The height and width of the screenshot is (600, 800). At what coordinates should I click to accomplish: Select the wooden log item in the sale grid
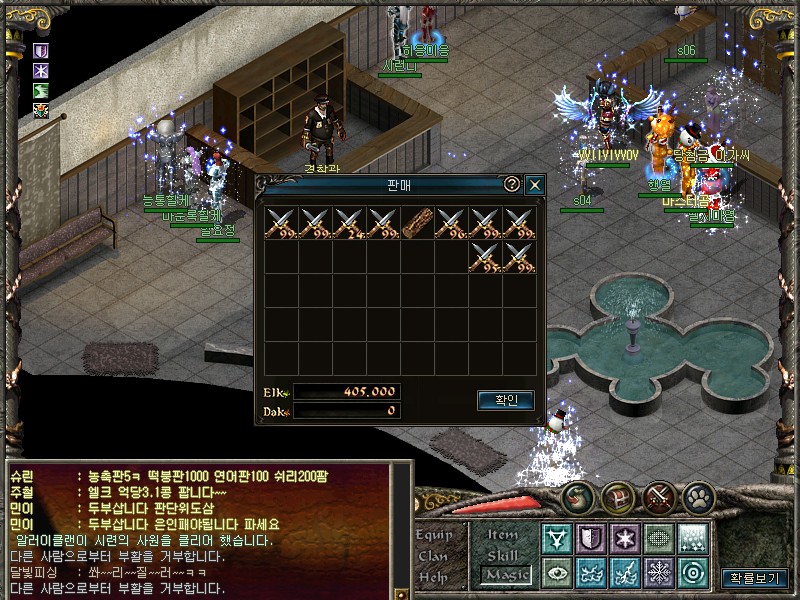(418, 223)
